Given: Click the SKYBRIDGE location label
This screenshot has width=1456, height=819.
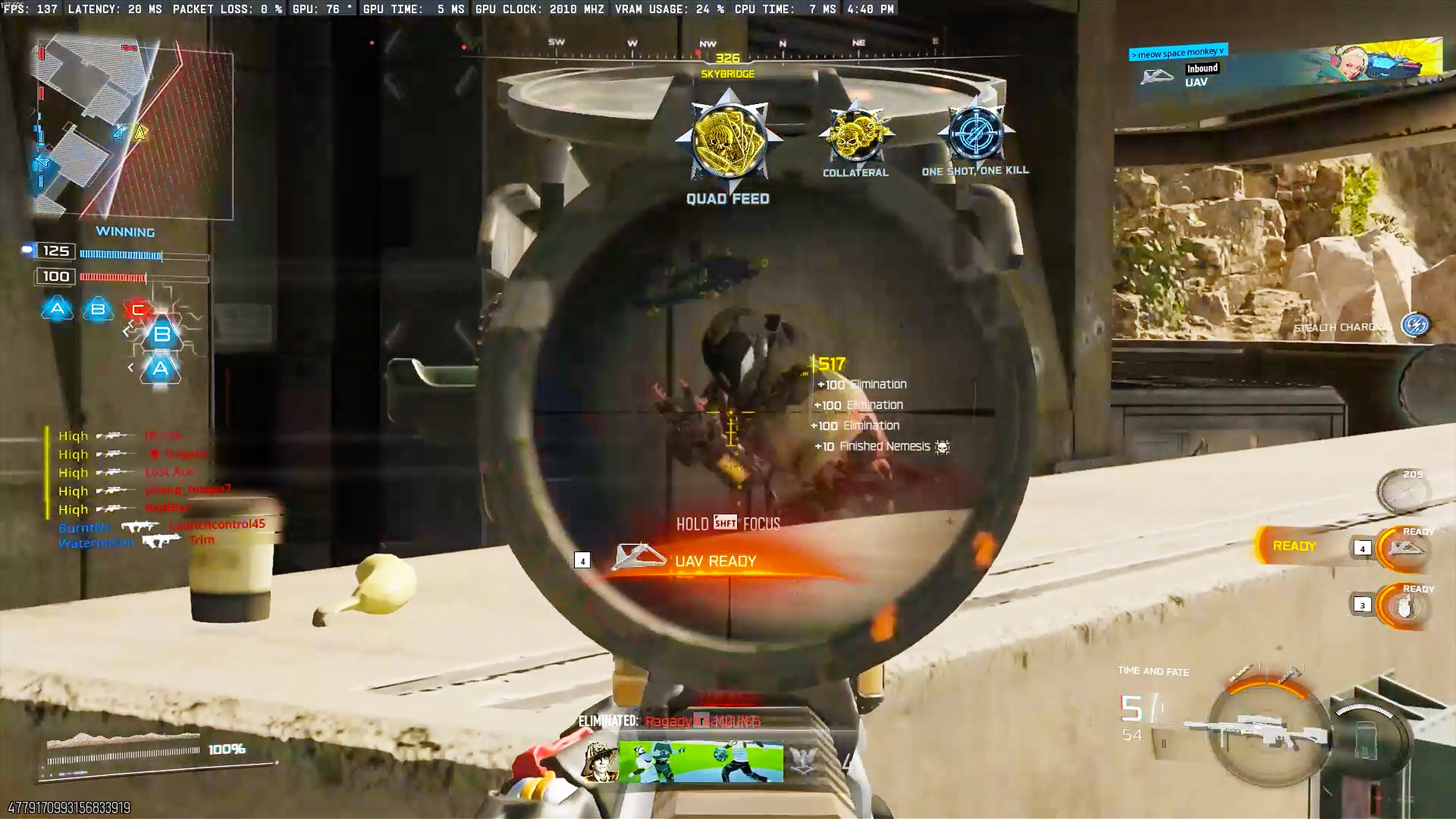Looking at the screenshot, I should [x=728, y=73].
